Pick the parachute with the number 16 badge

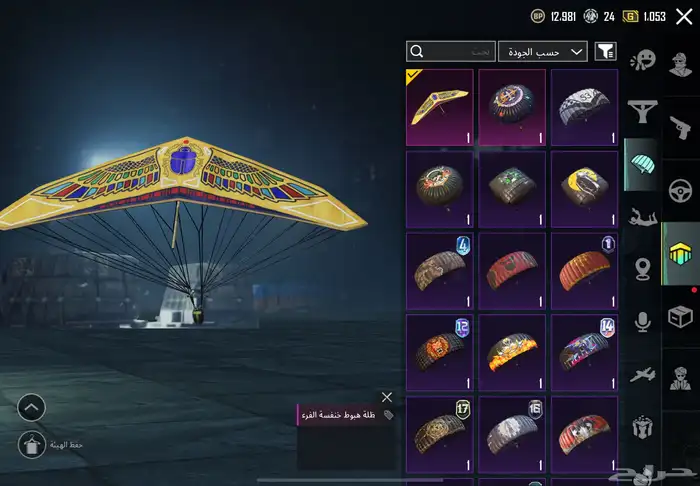(512, 434)
